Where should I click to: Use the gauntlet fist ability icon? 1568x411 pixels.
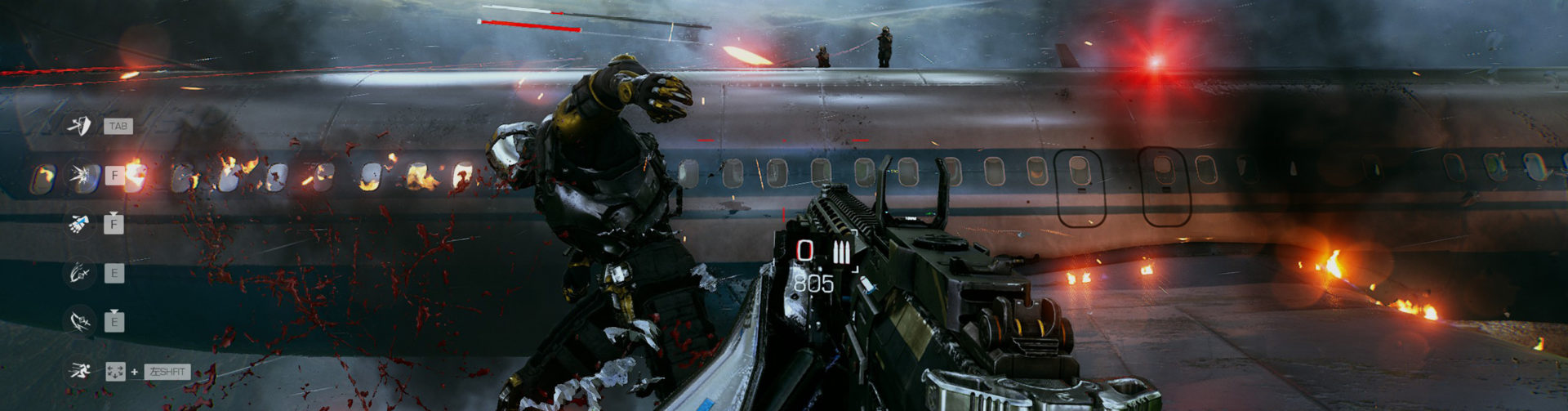click(x=79, y=224)
